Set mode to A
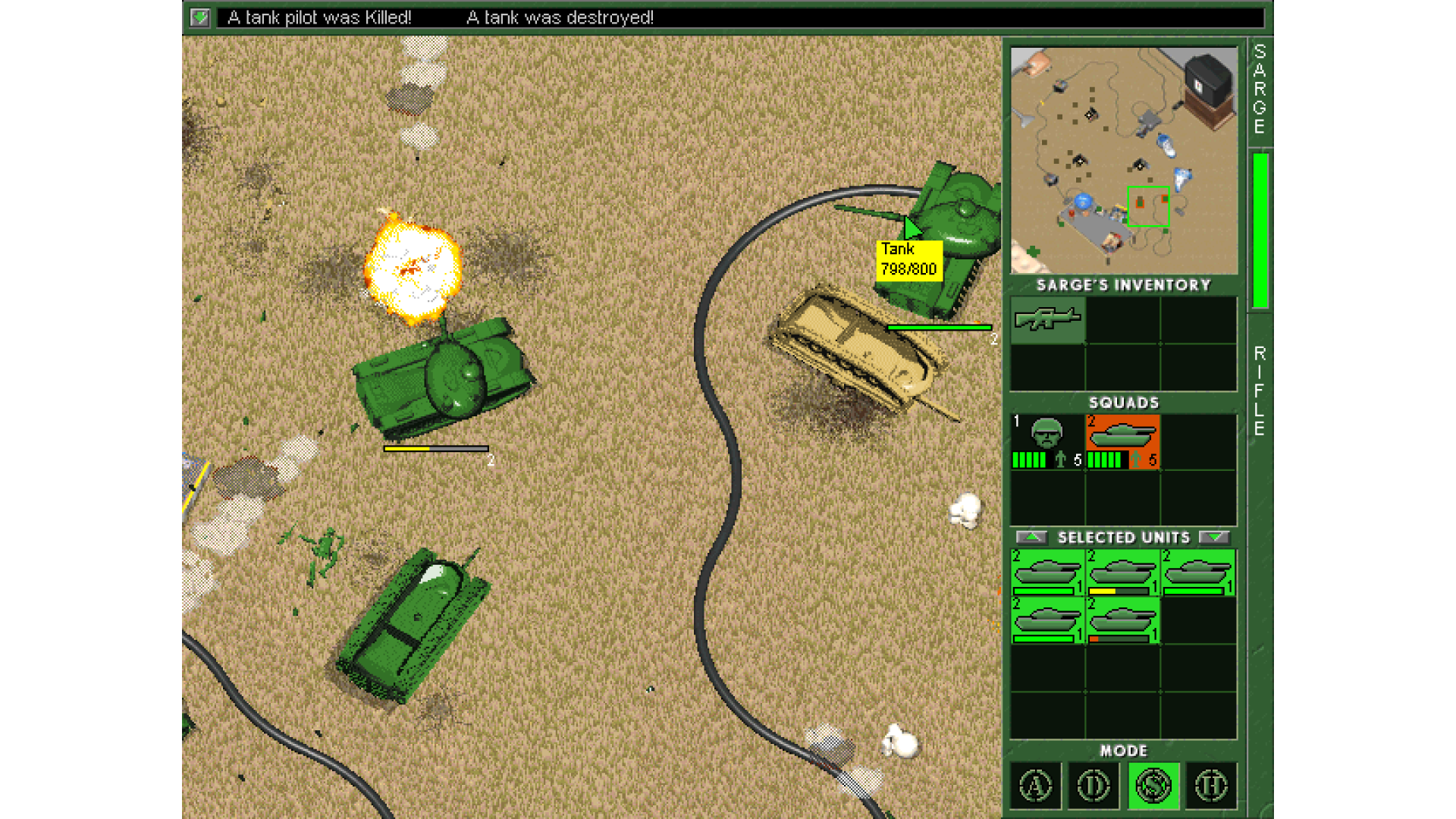The height and width of the screenshot is (819, 1456). coord(1036,786)
